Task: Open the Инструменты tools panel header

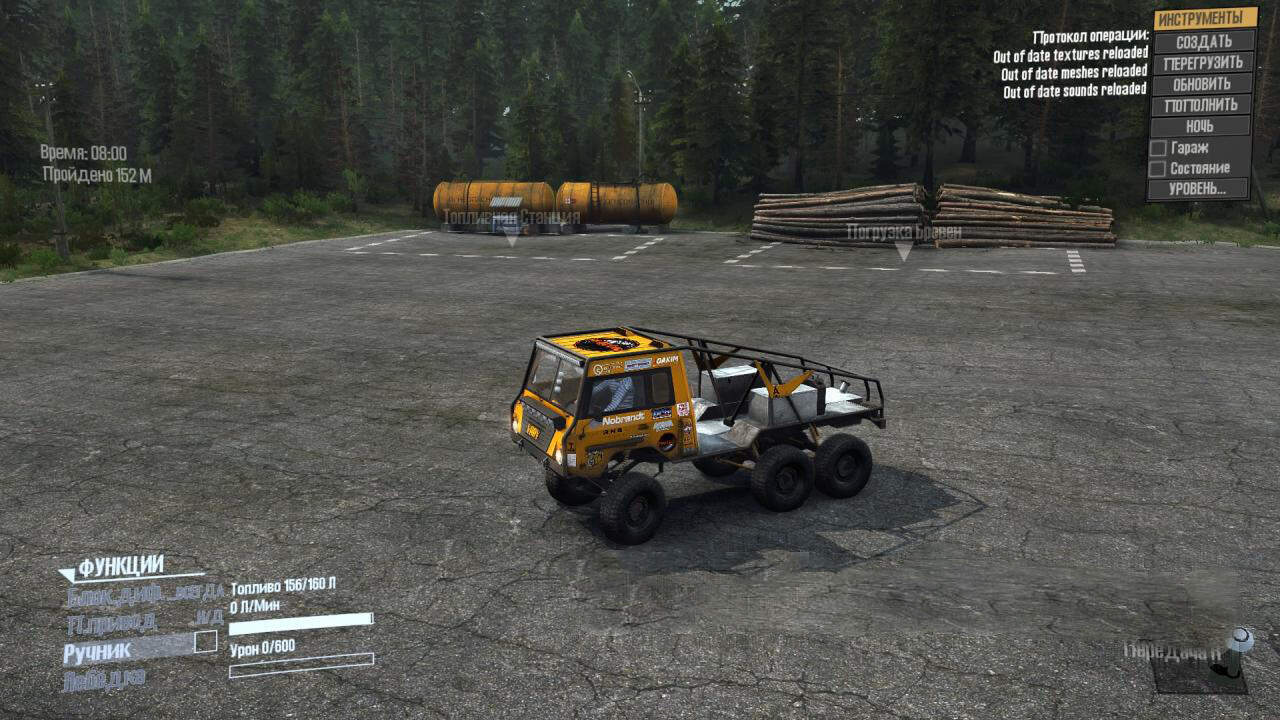Action: coord(1205,19)
